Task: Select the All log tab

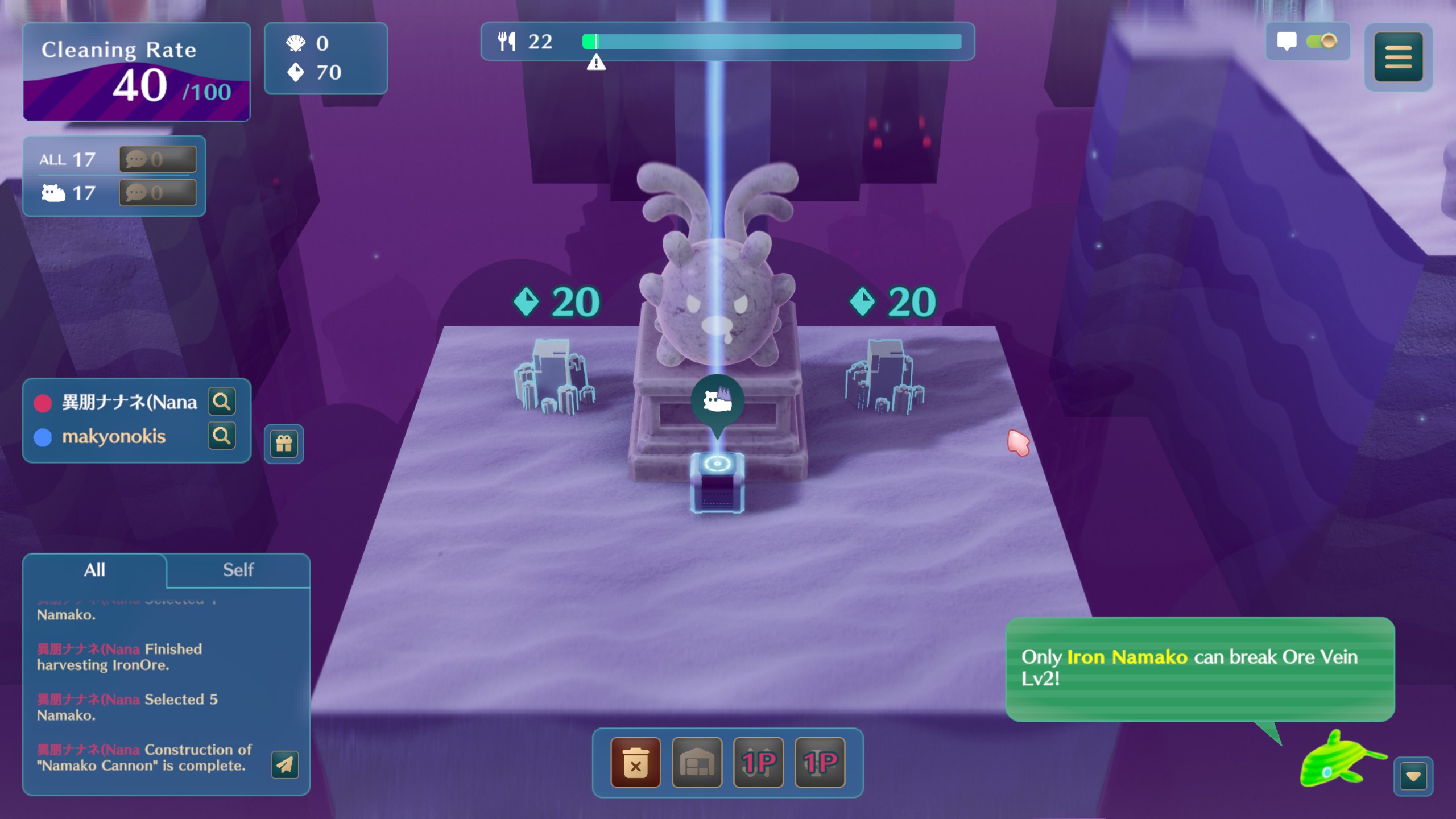Action: point(94,570)
